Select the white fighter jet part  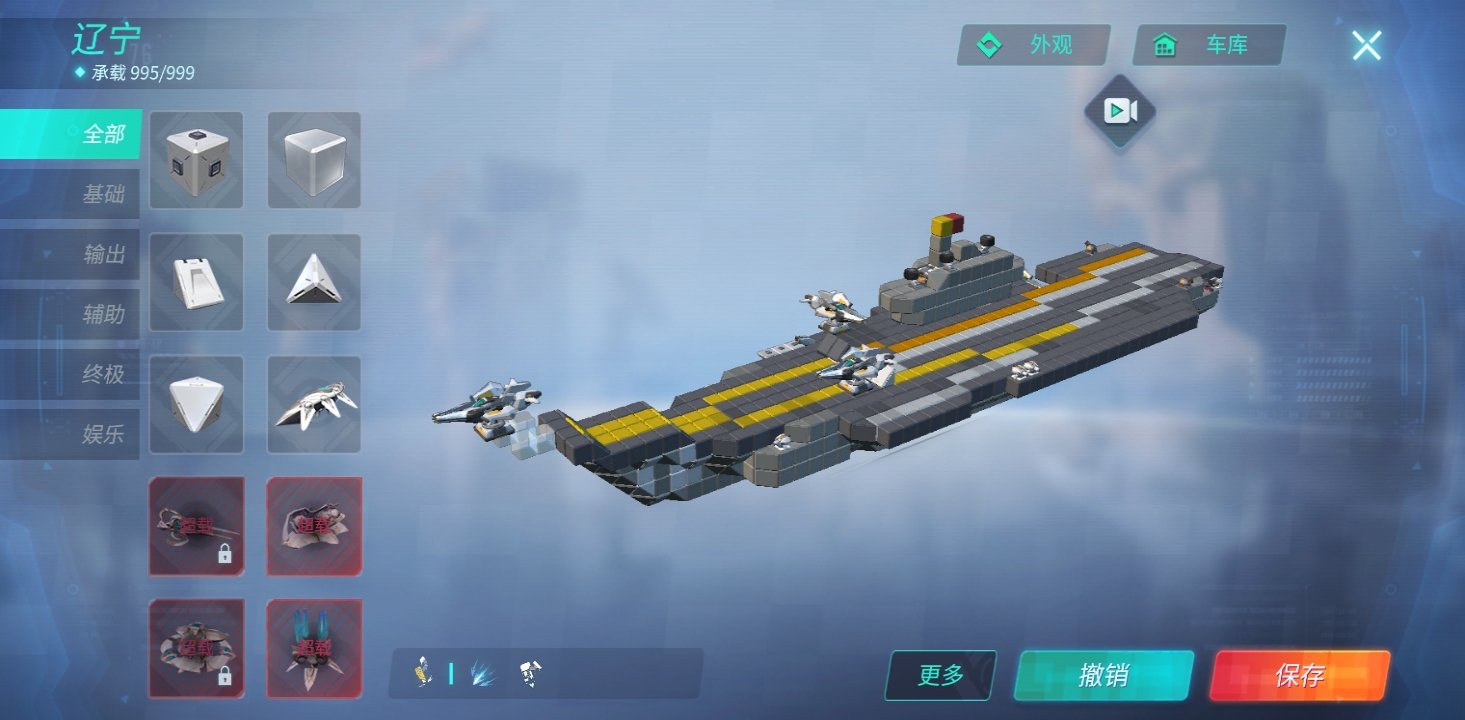pos(314,404)
